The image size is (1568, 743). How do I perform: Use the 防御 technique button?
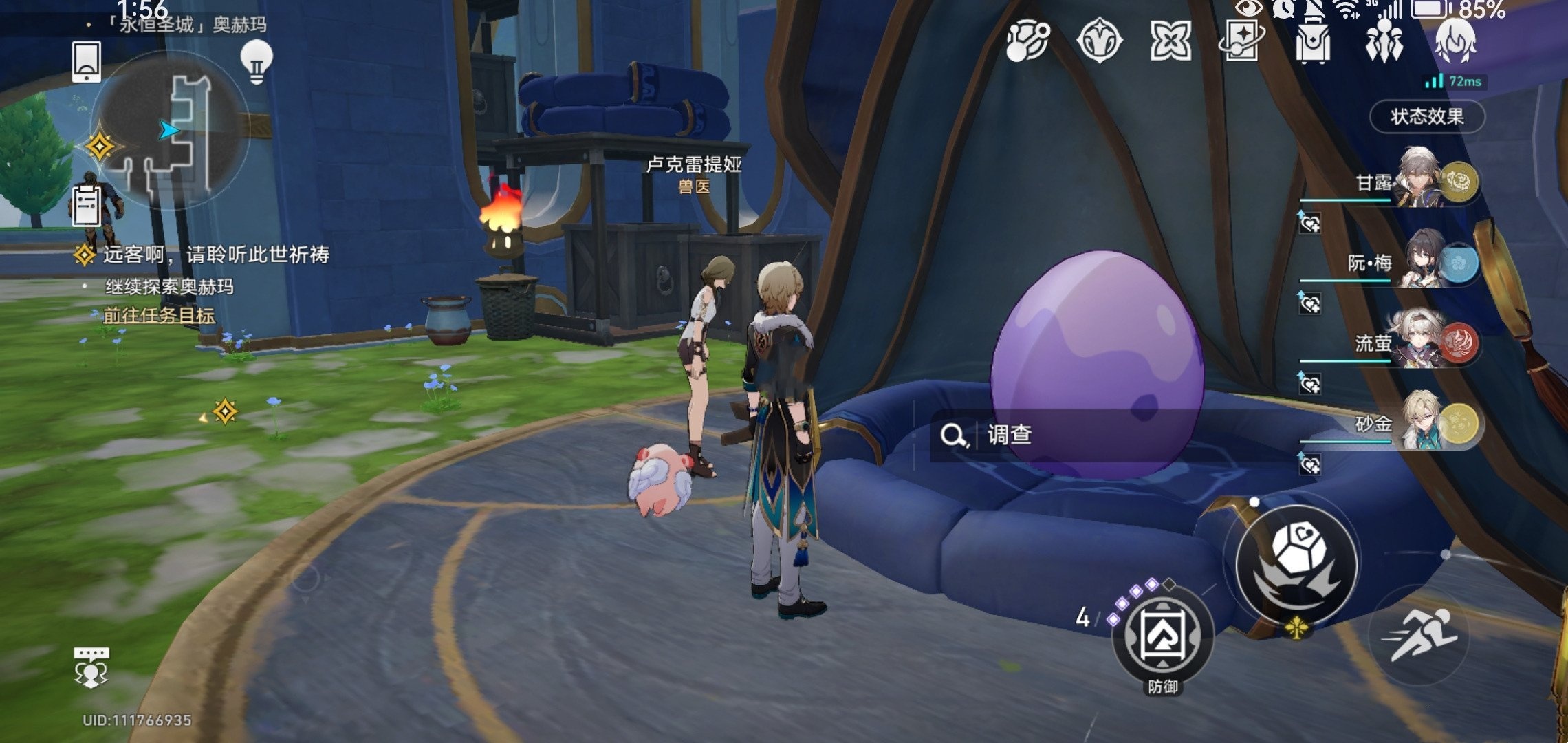point(1162,636)
